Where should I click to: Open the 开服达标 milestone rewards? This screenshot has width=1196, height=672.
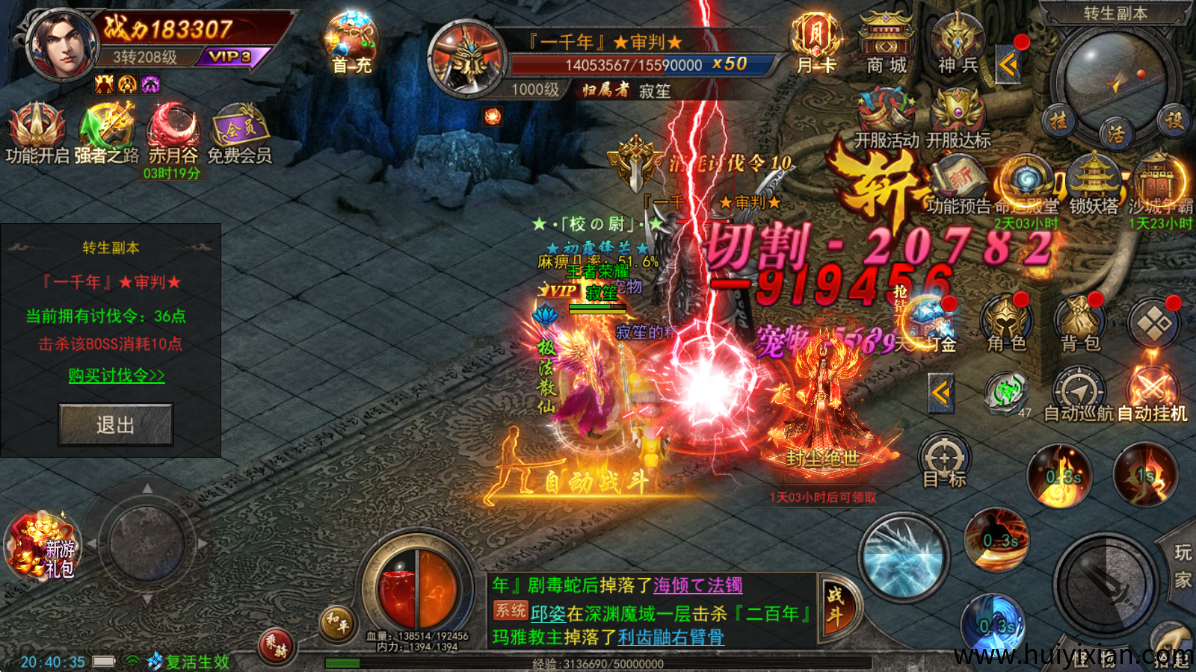(x=957, y=115)
